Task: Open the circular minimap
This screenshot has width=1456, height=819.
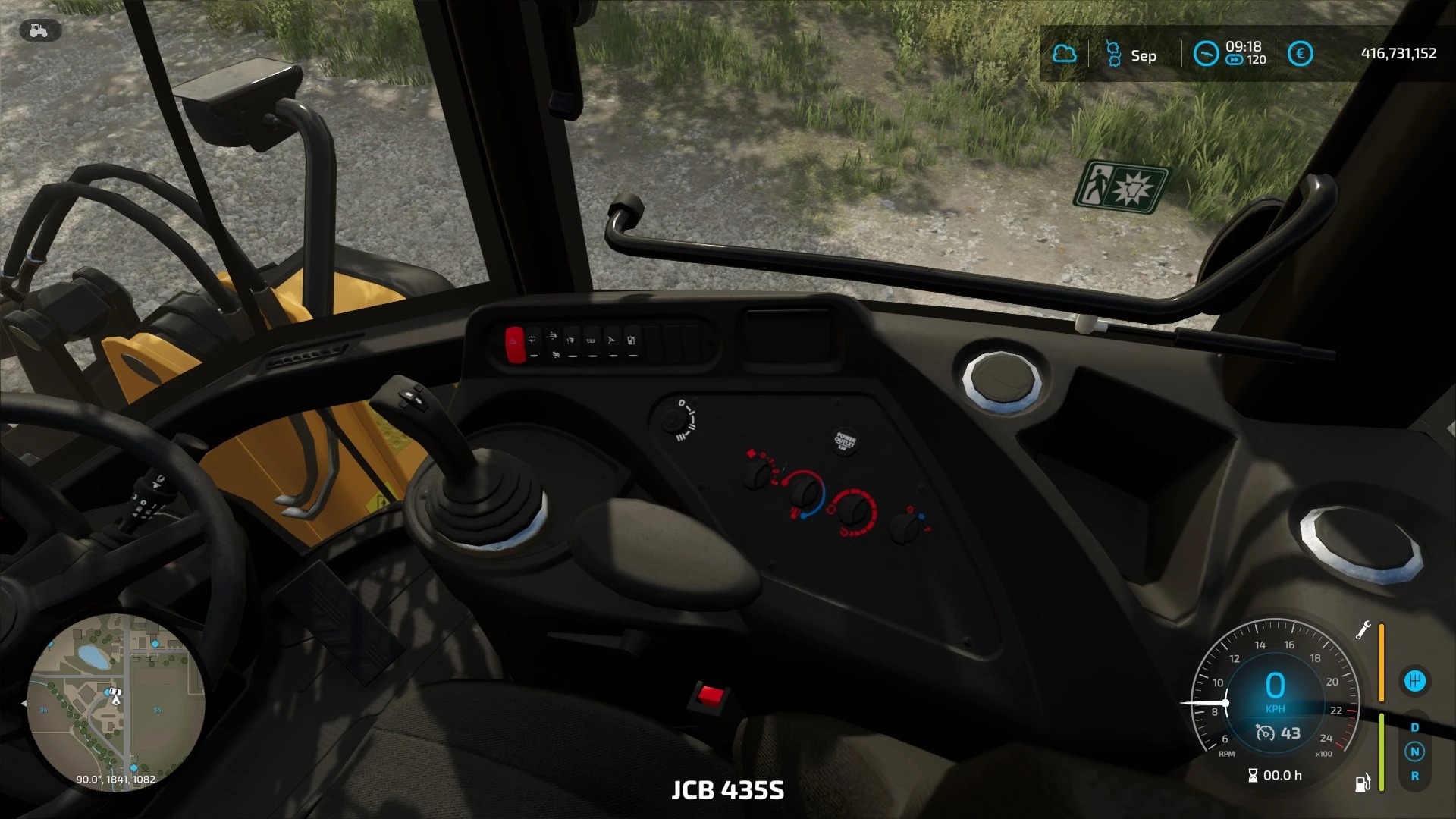Action: (115, 701)
